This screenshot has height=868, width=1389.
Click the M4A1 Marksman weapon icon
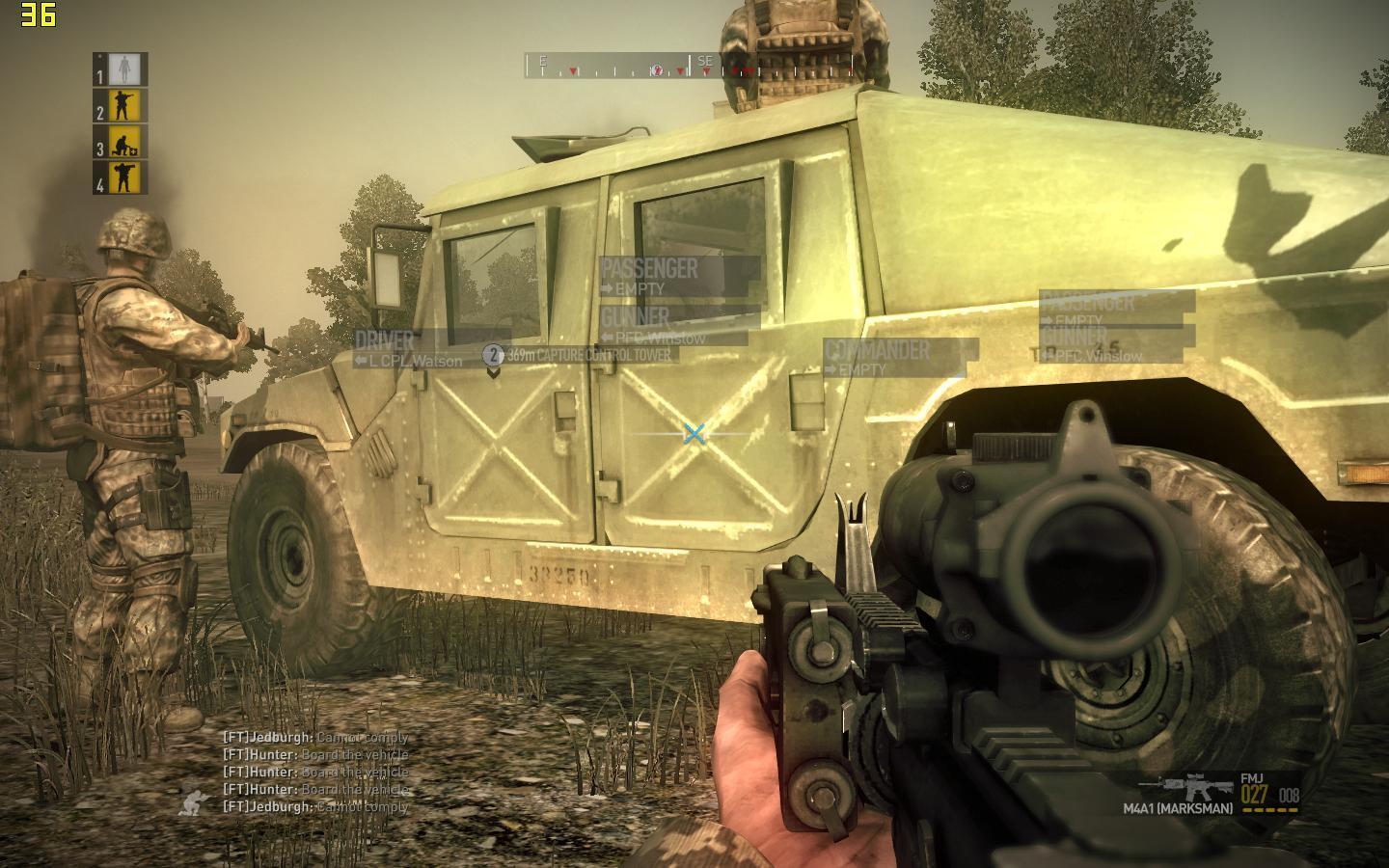pyautogui.click(x=1198, y=786)
